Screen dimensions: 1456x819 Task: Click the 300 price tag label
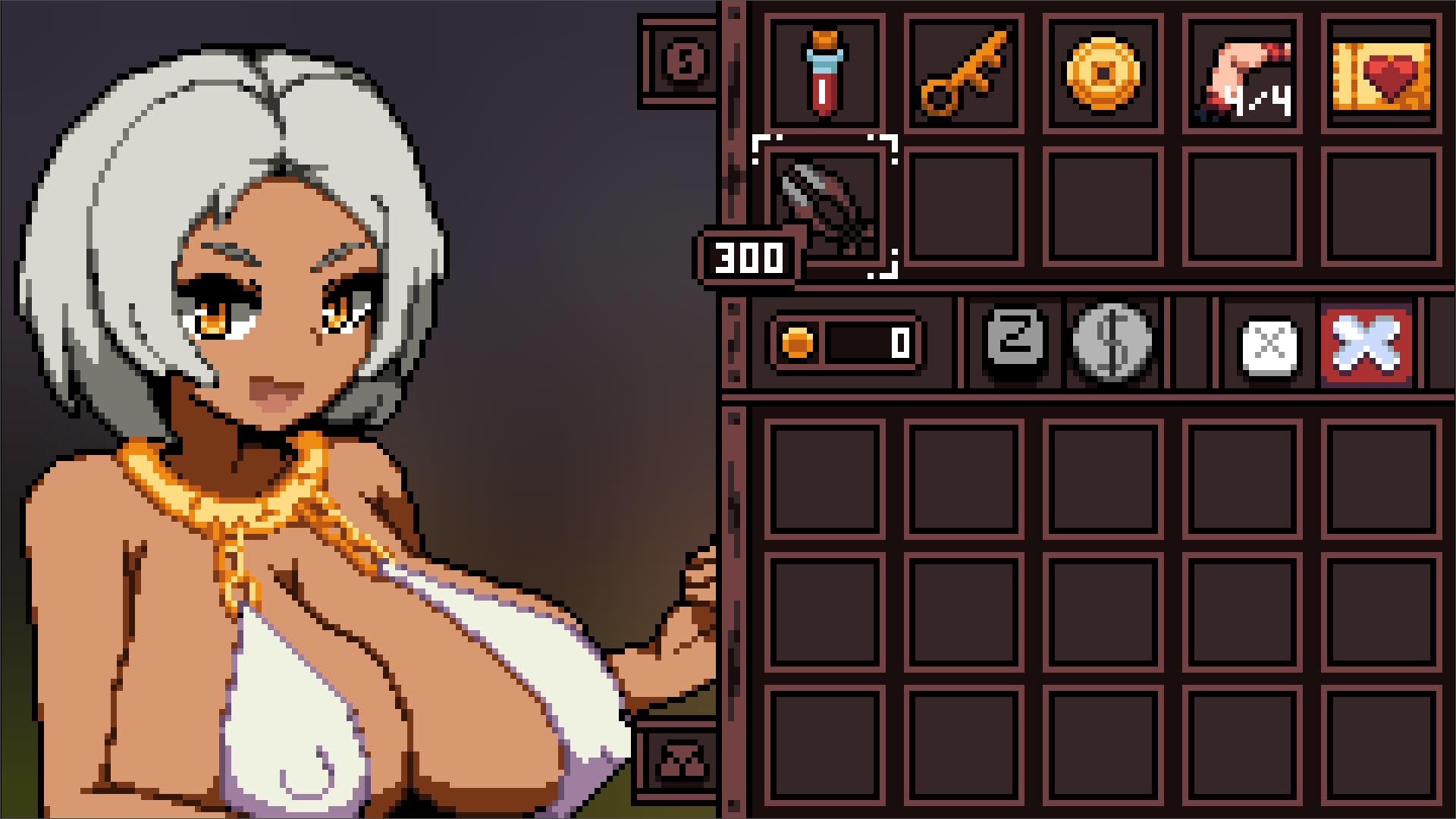point(747,258)
